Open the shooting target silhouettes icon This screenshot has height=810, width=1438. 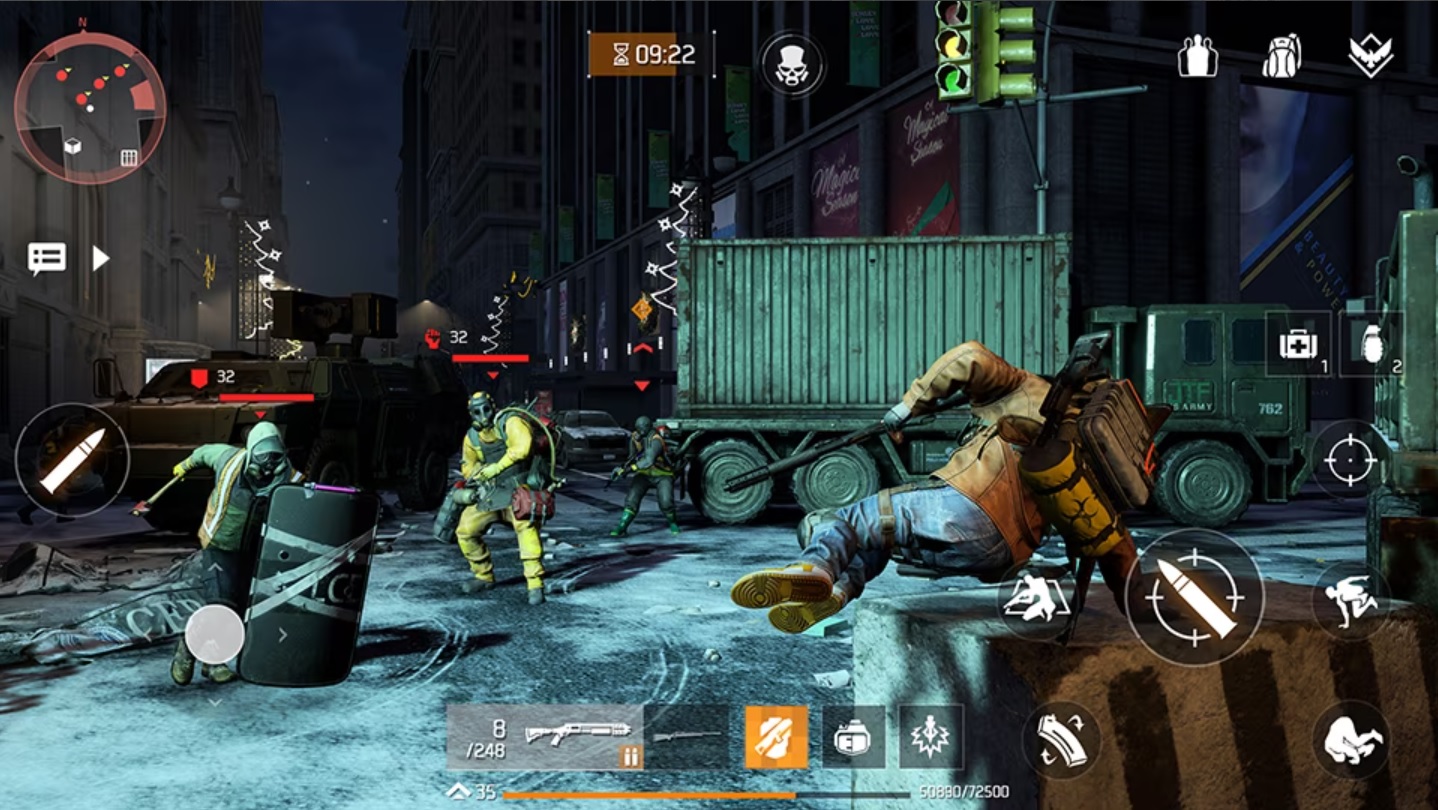pos(1196,57)
